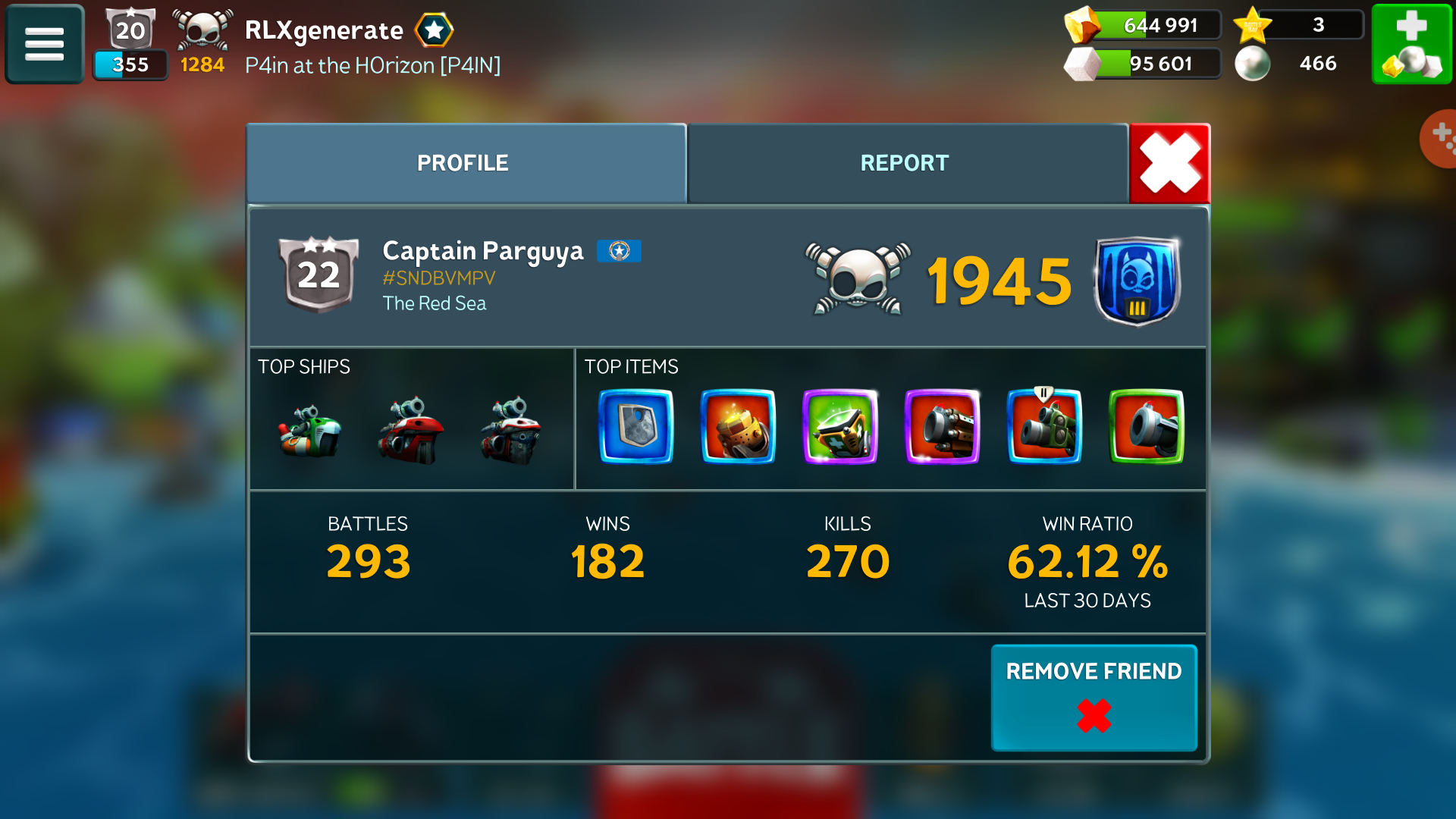Close the player profile popup

1169,163
